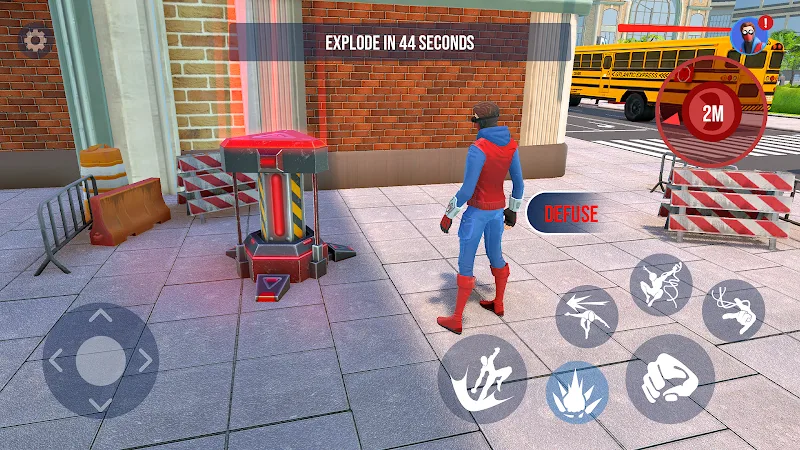Select the 2M objective distance marker

click(712, 113)
